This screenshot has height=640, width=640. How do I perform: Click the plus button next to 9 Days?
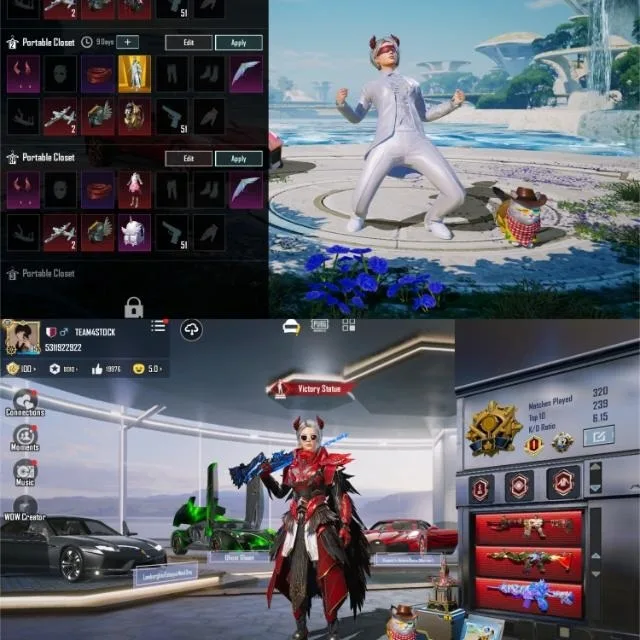127,42
